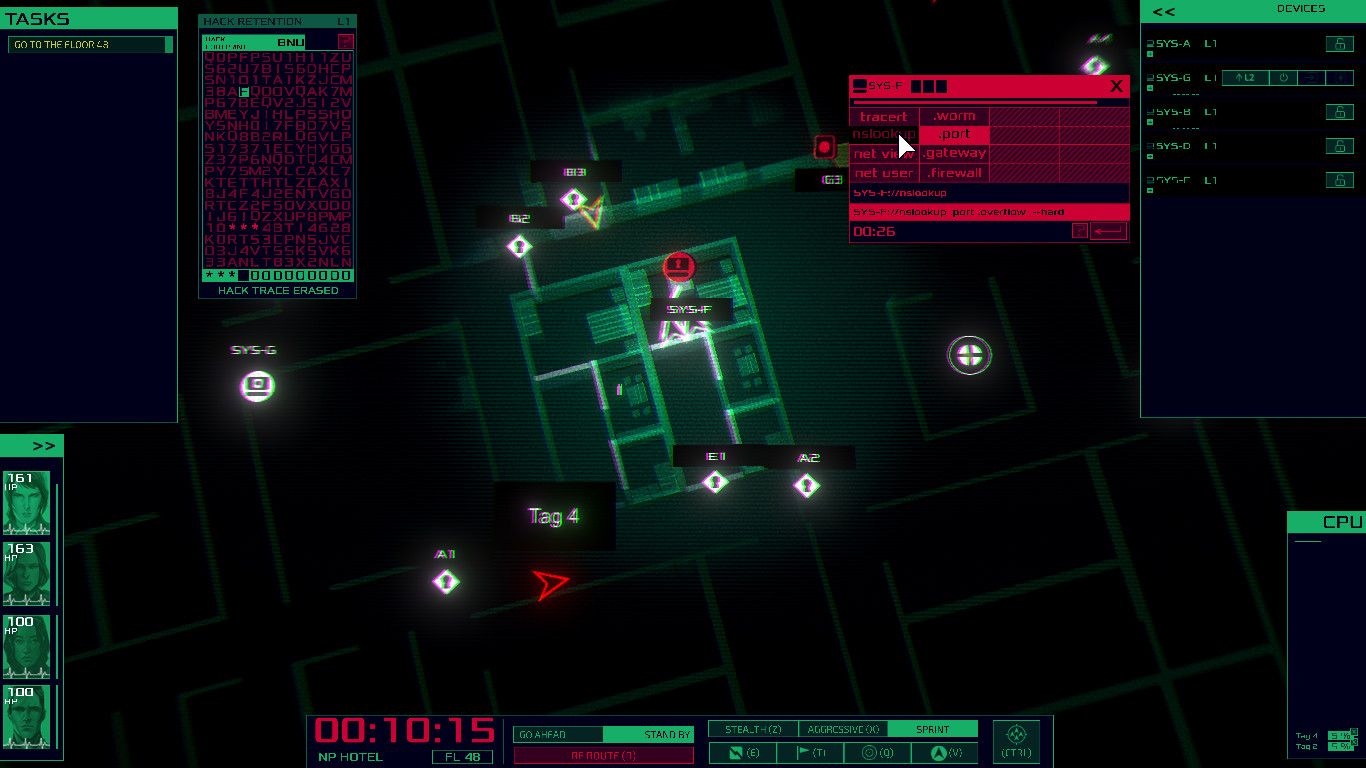Select the L2 upgrade arrow for SYS-G
Screen dimensions: 1366x768
(x=1244, y=77)
